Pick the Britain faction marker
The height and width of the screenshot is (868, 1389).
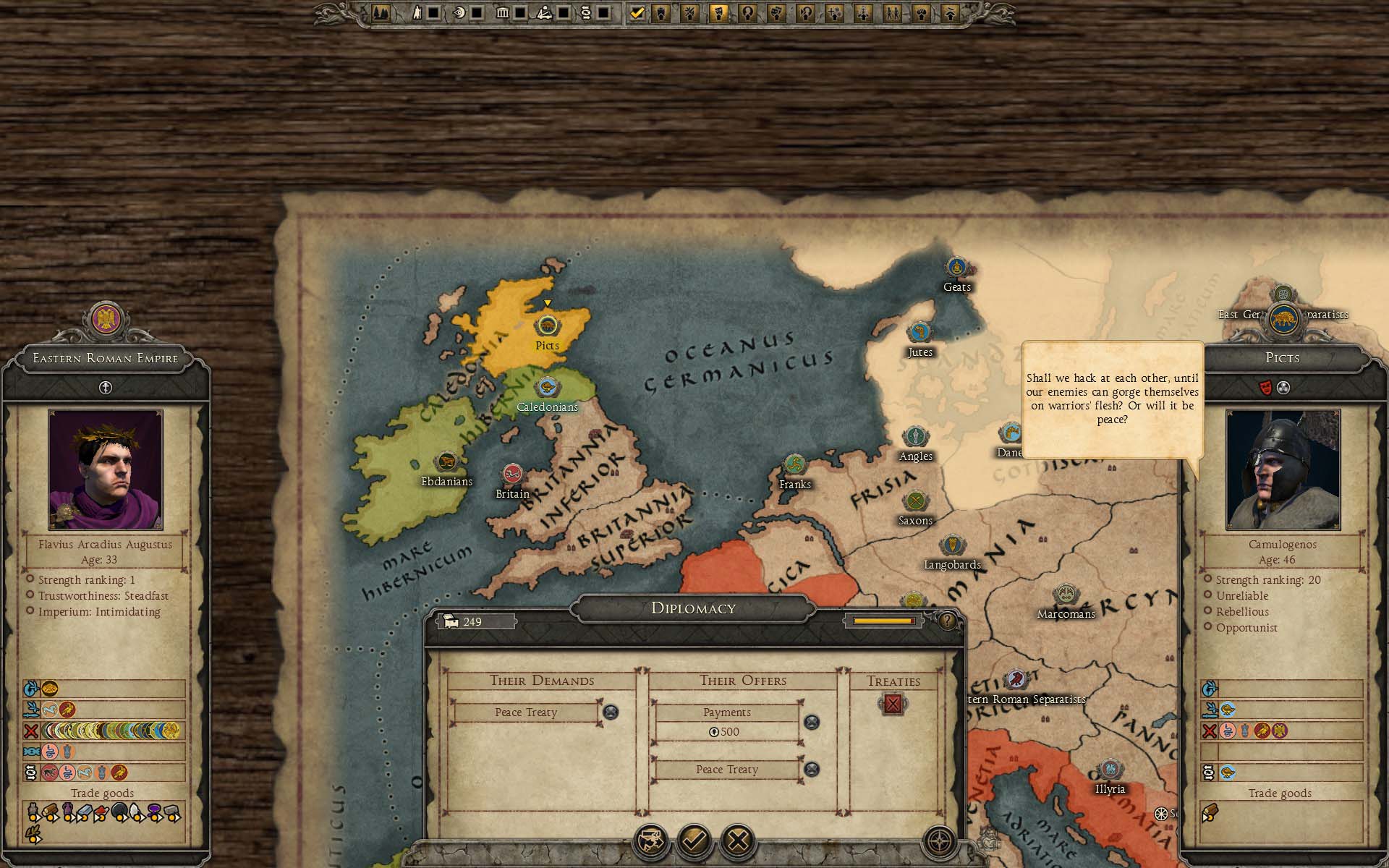point(513,475)
